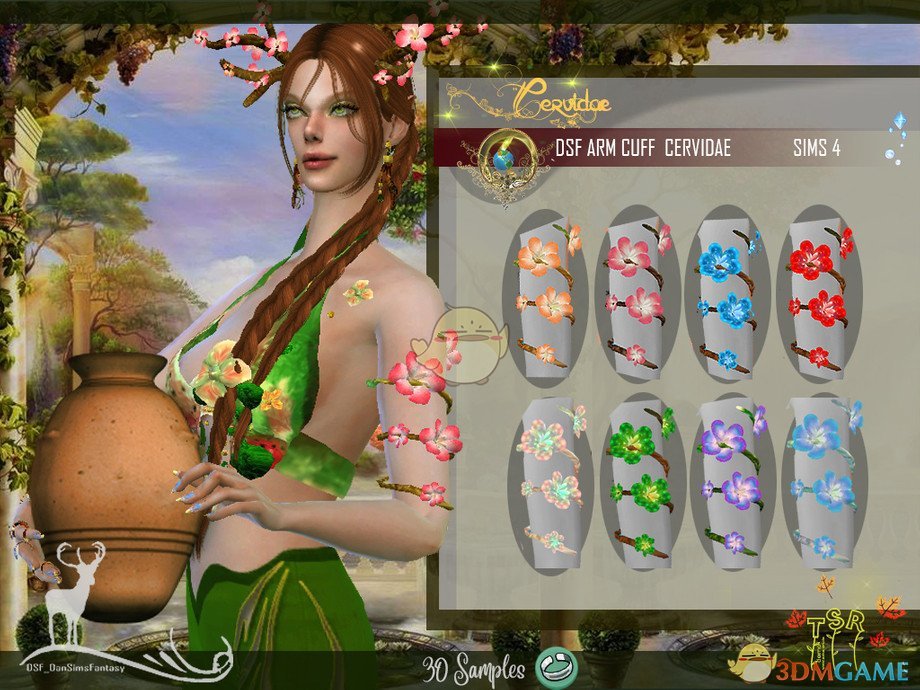Select the orange flower arm cuff sample
920x690 pixels.
tap(545, 295)
